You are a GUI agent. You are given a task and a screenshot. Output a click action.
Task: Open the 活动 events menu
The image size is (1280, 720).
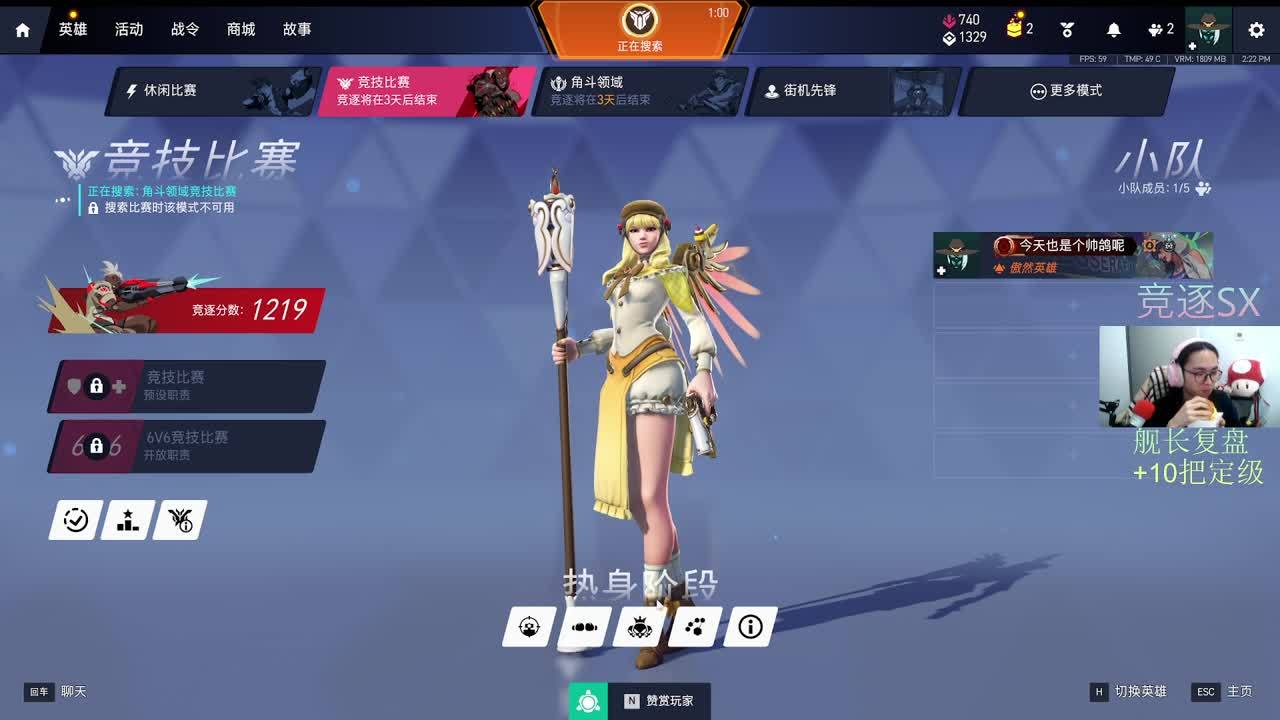(129, 29)
